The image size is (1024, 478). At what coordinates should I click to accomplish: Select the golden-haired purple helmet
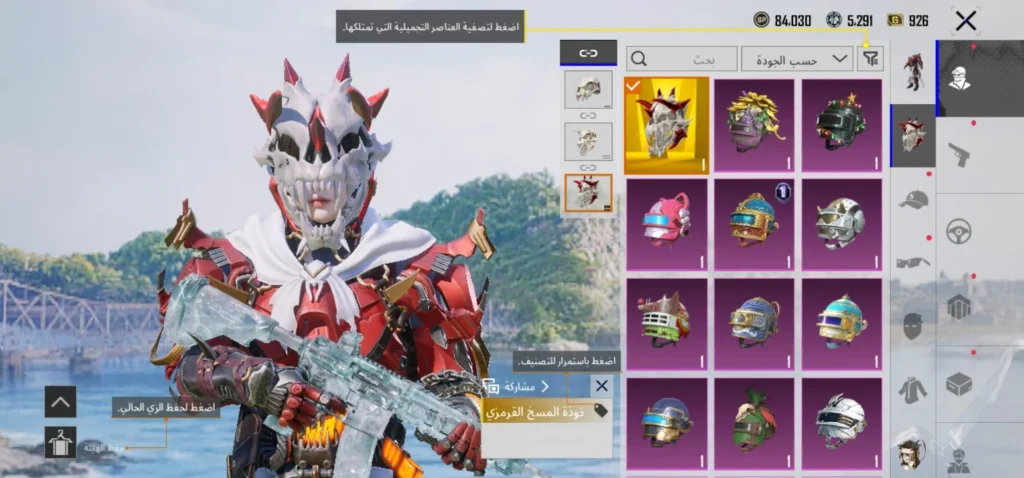[754, 125]
